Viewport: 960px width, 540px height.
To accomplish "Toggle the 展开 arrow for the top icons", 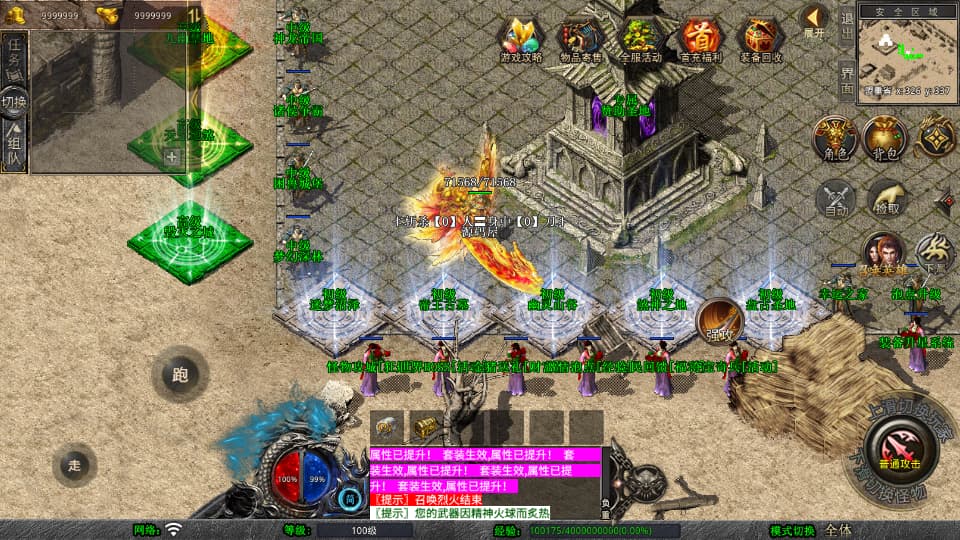I will 814,20.
